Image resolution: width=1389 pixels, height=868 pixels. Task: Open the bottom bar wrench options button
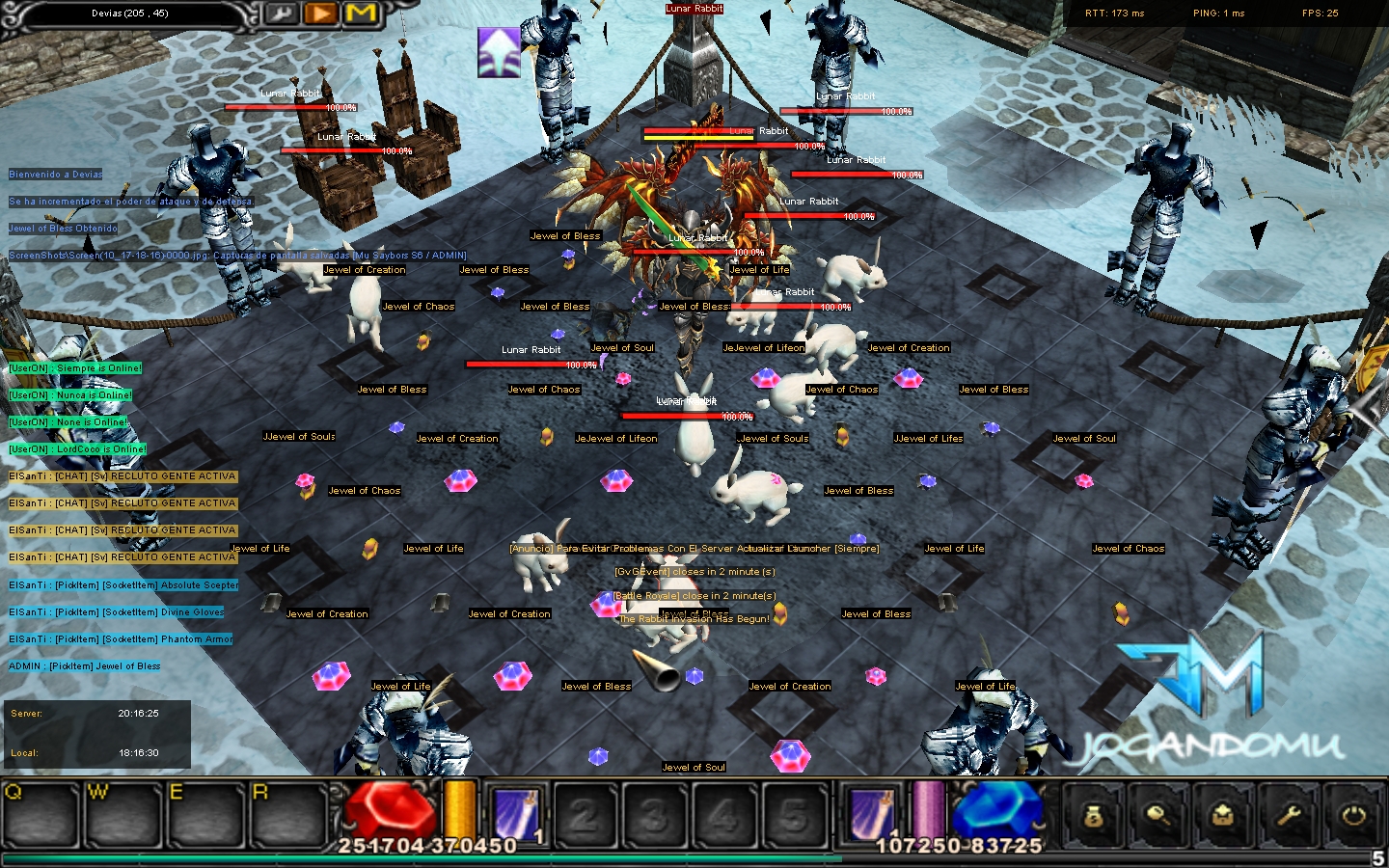[x=1289, y=816]
